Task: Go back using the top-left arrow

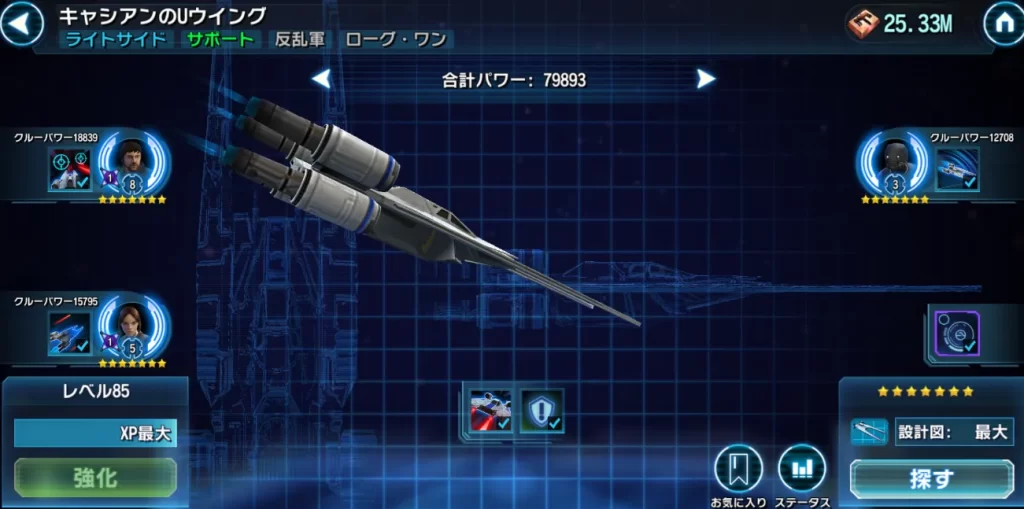Action: pos(21,24)
